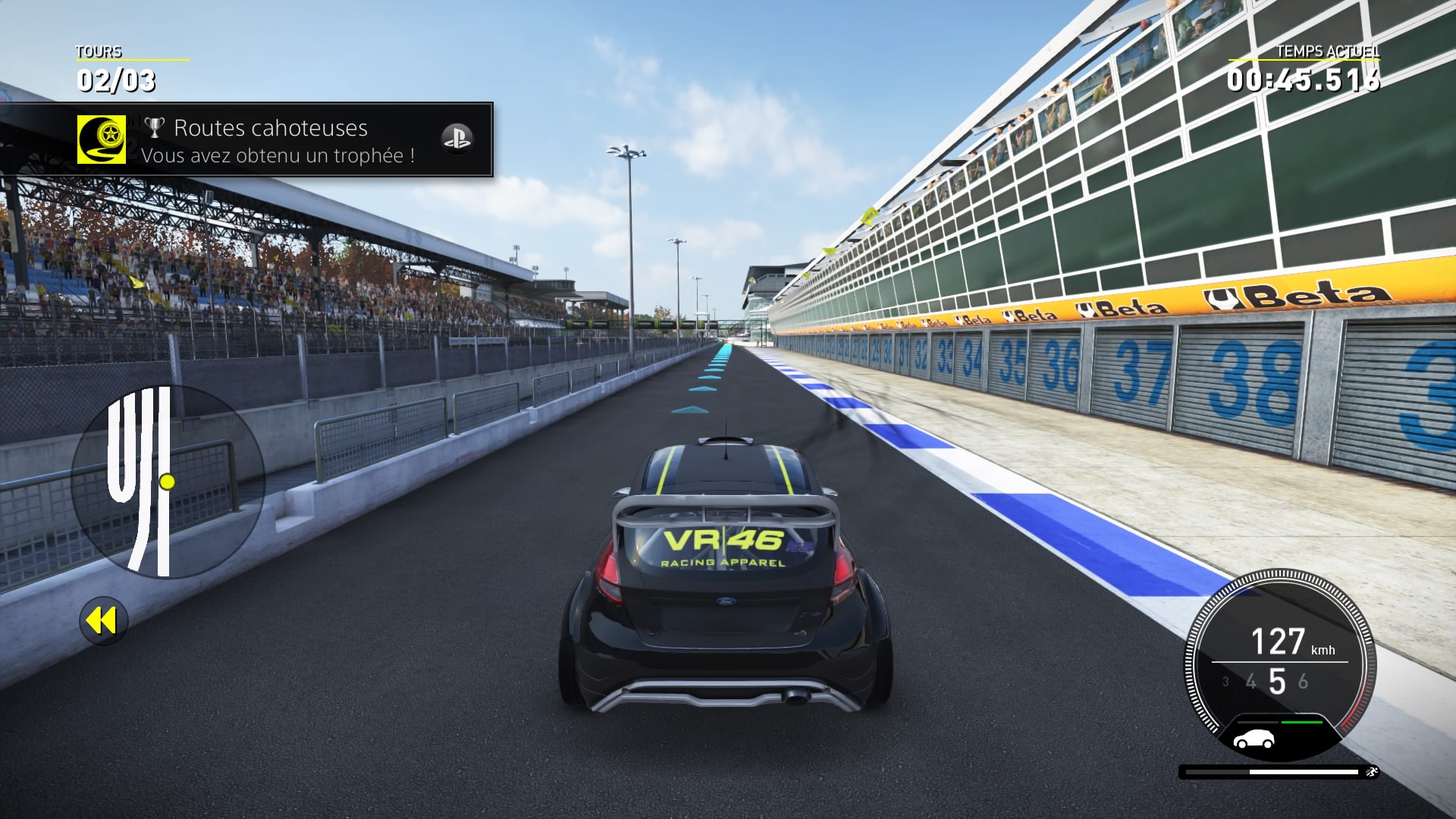
Task: Activate the yellow rewind icon
Action: (x=103, y=621)
